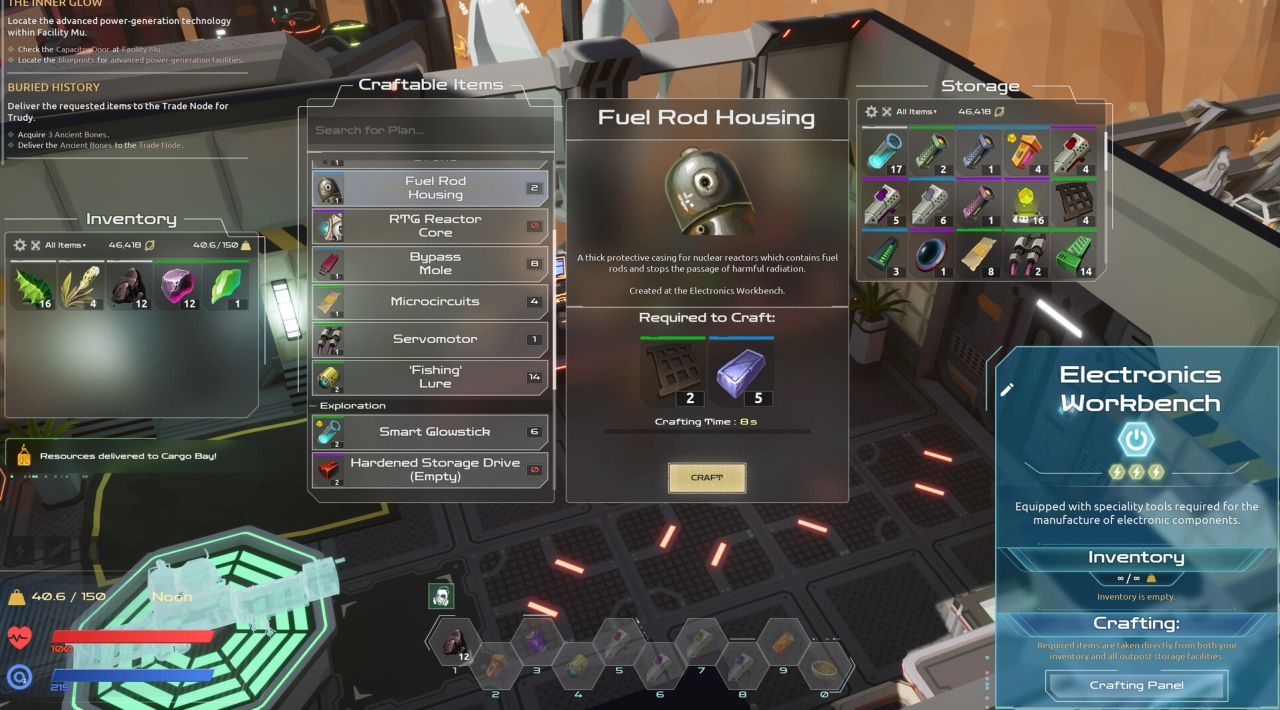Image resolution: width=1280 pixels, height=710 pixels.
Task: Craft the Fuel Rod Housing
Action: (x=707, y=478)
